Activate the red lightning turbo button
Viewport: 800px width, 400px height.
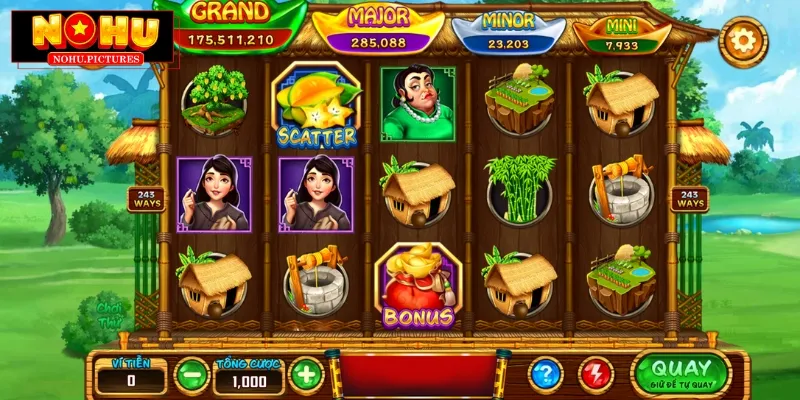[596, 375]
